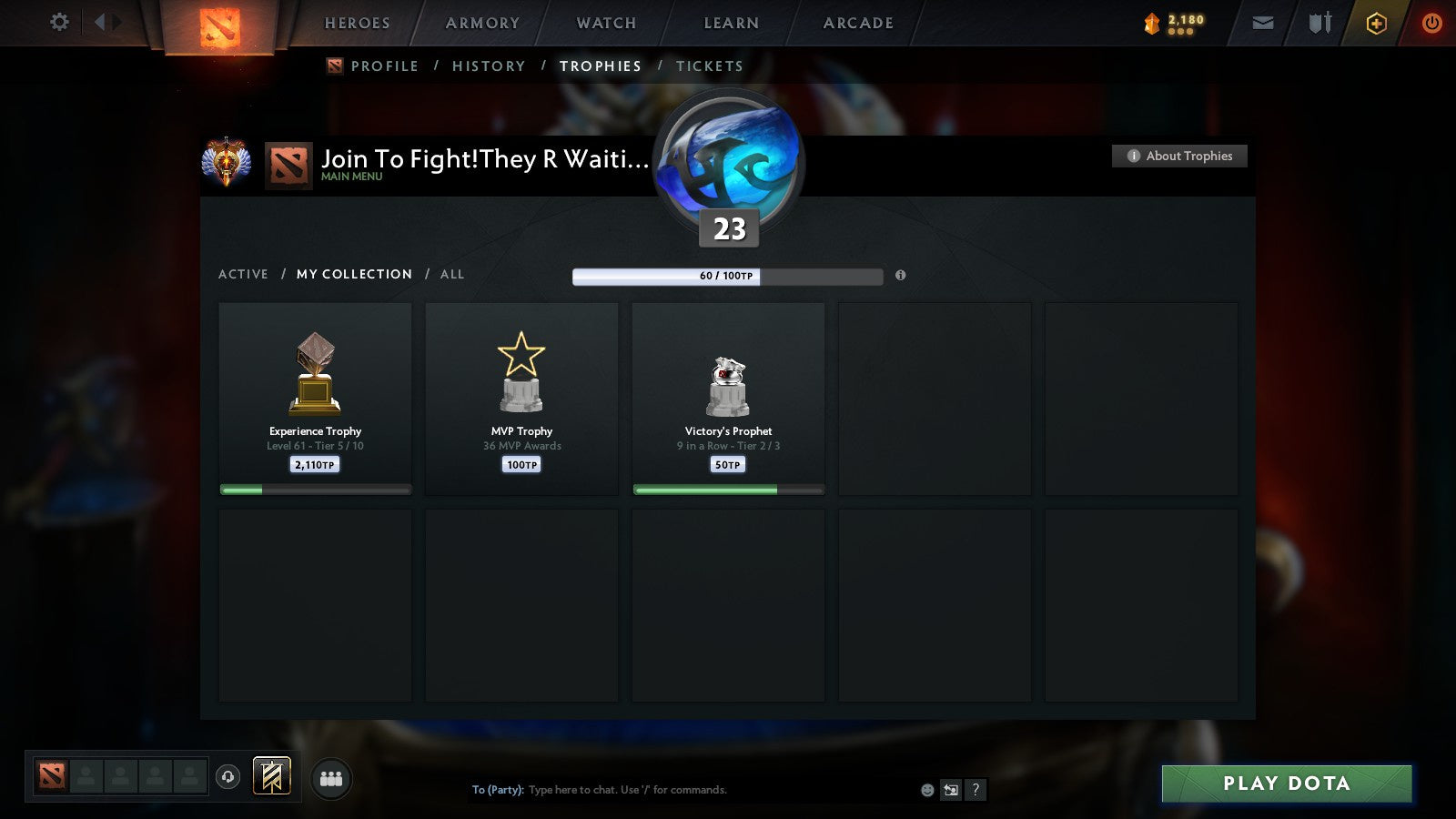Open the settings gear menu
Image resolution: width=1456 pixels, height=819 pixels.
[x=59, y=23]
